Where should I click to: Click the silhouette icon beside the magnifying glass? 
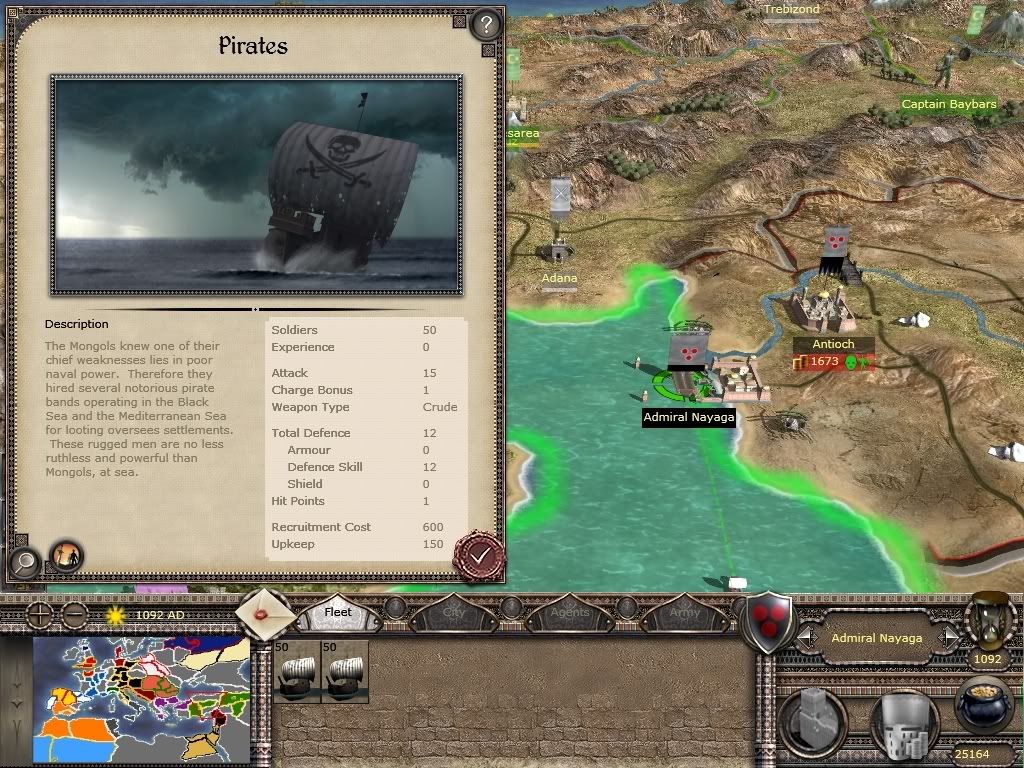67,555
